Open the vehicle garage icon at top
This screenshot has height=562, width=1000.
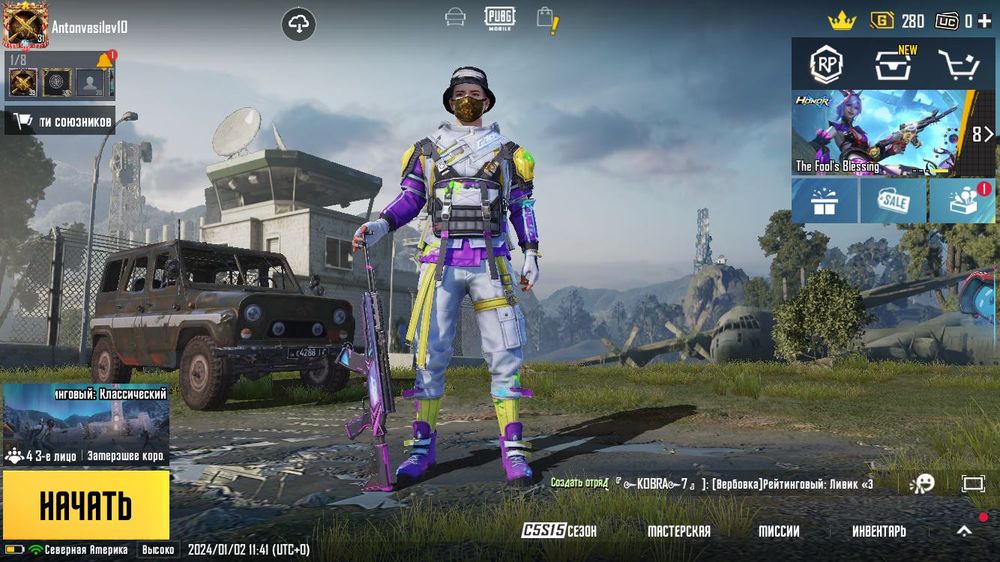click(x=455, y=18)
